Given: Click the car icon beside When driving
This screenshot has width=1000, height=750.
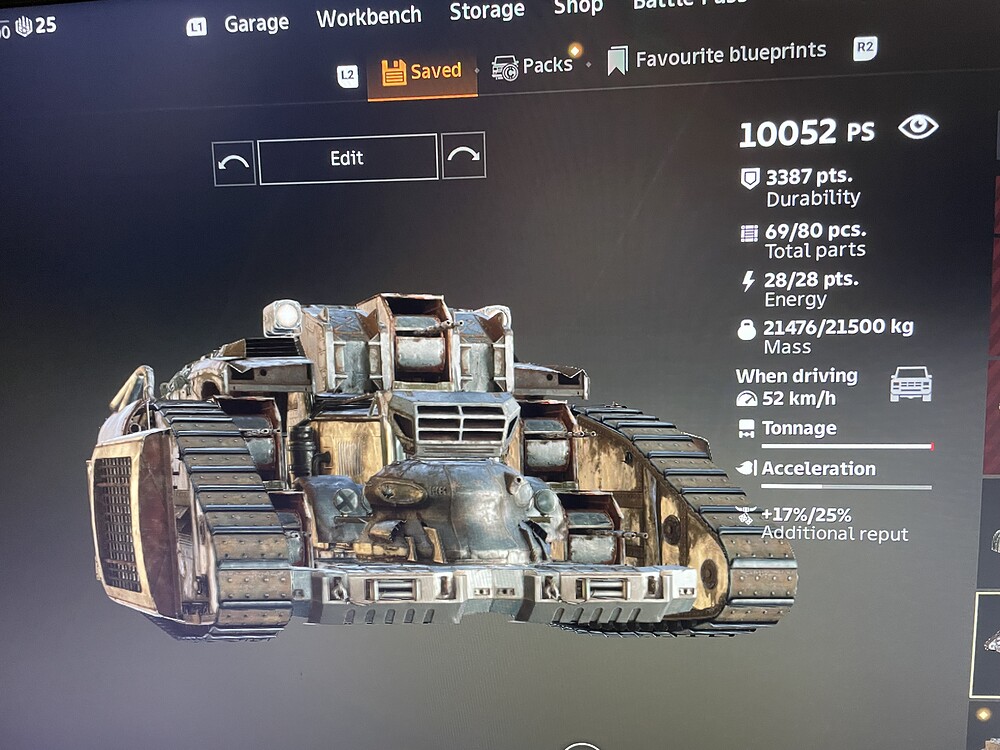Looking at the screenshot, I should 911,384.
